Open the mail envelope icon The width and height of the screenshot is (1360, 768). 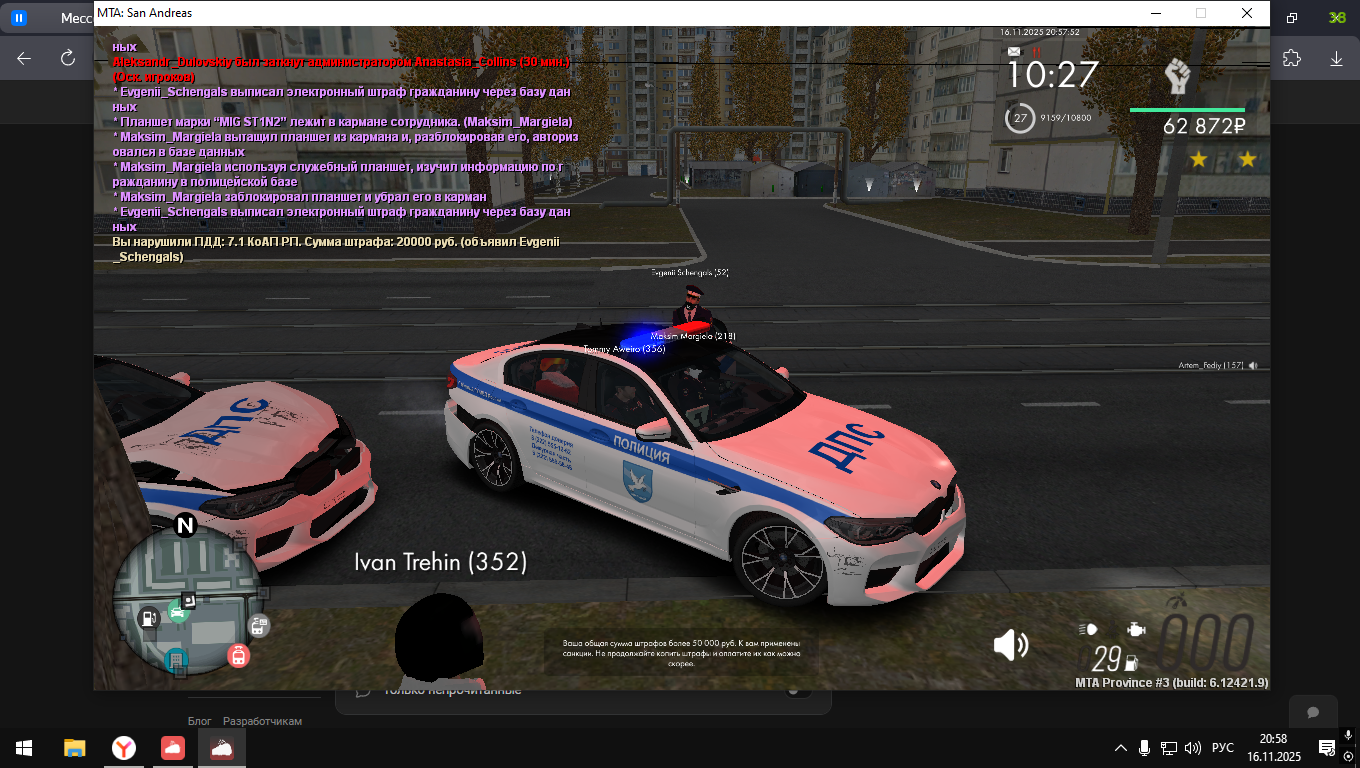tap(1015, 51)
